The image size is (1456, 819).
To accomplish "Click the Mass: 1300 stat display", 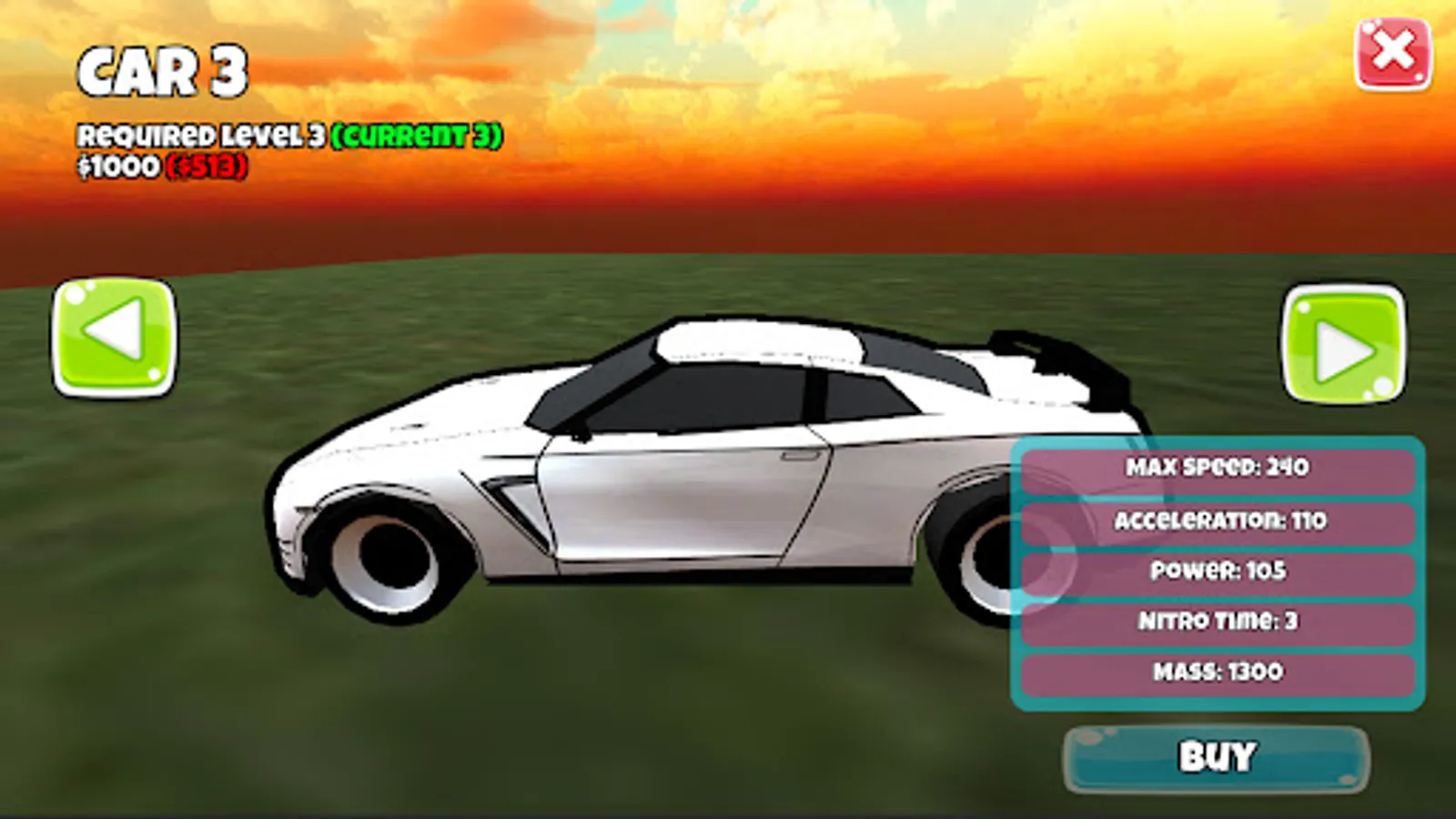I will coord(1218,673).
